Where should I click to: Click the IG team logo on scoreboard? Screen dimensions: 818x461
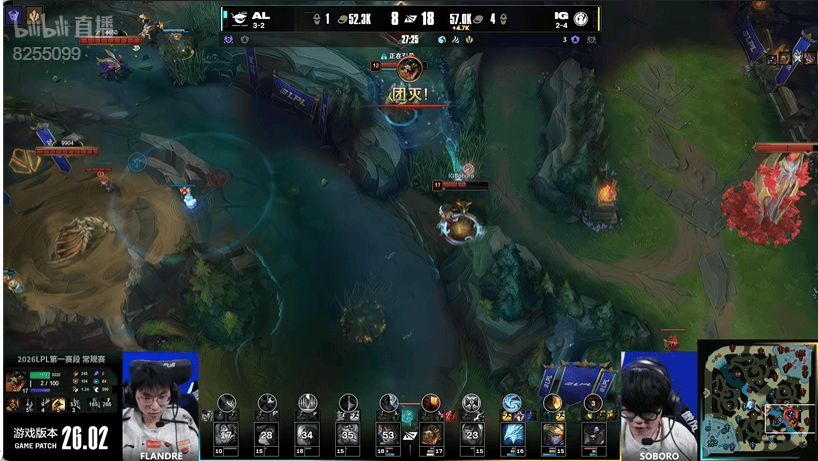tap(580, 18)
